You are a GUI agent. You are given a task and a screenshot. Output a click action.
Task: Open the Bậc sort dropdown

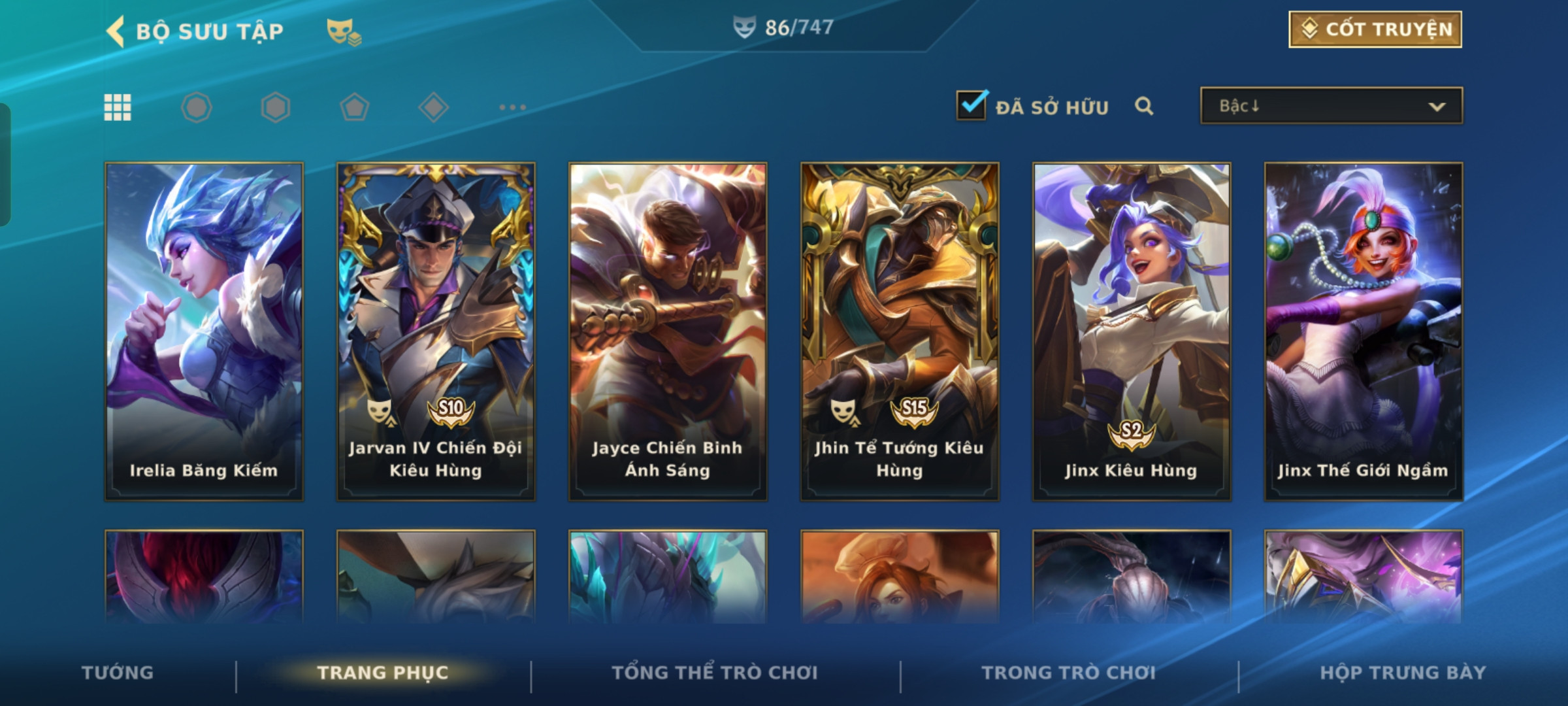tap(1331, 106)
